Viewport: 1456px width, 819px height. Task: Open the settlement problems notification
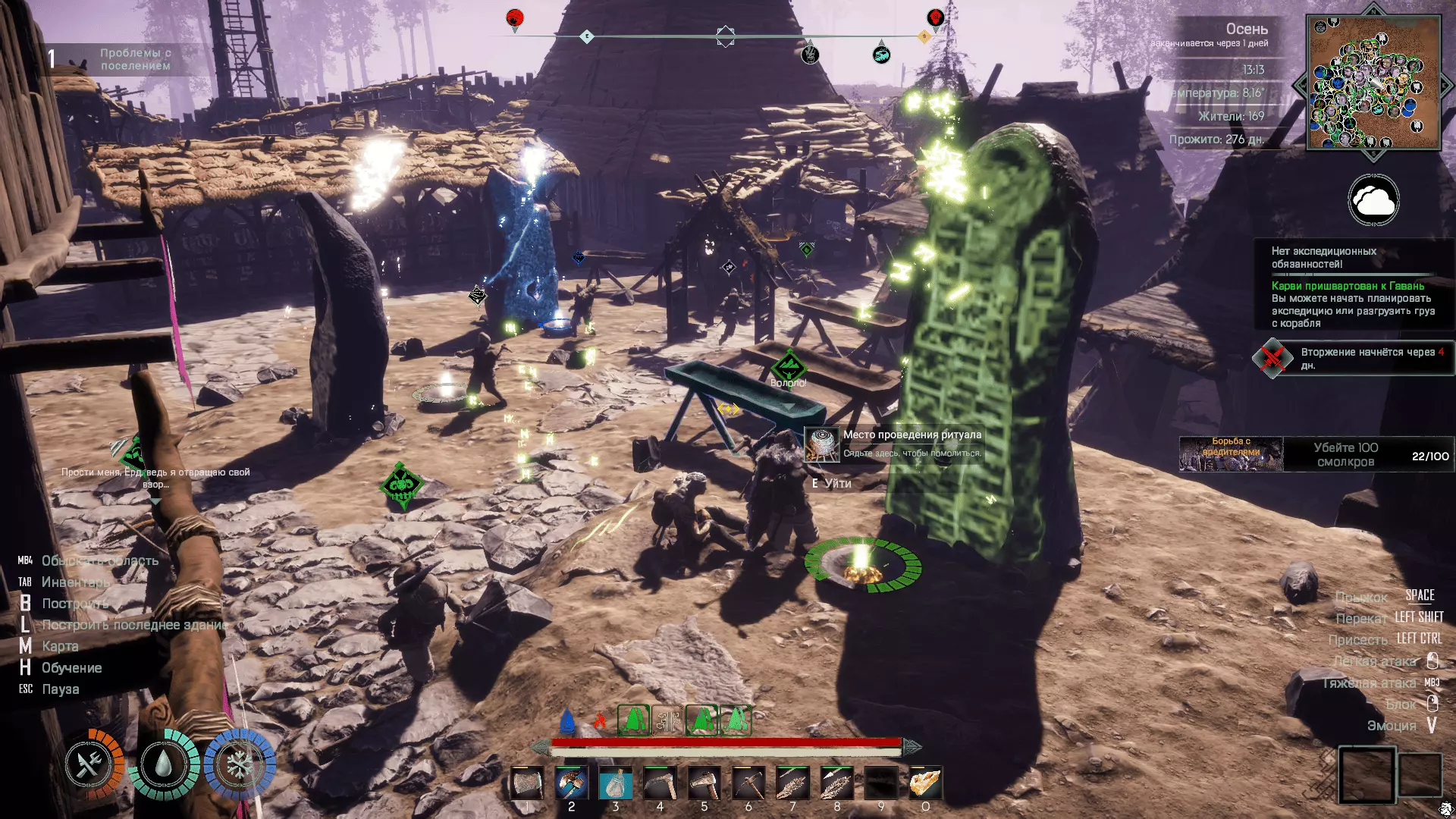[125, 59]
